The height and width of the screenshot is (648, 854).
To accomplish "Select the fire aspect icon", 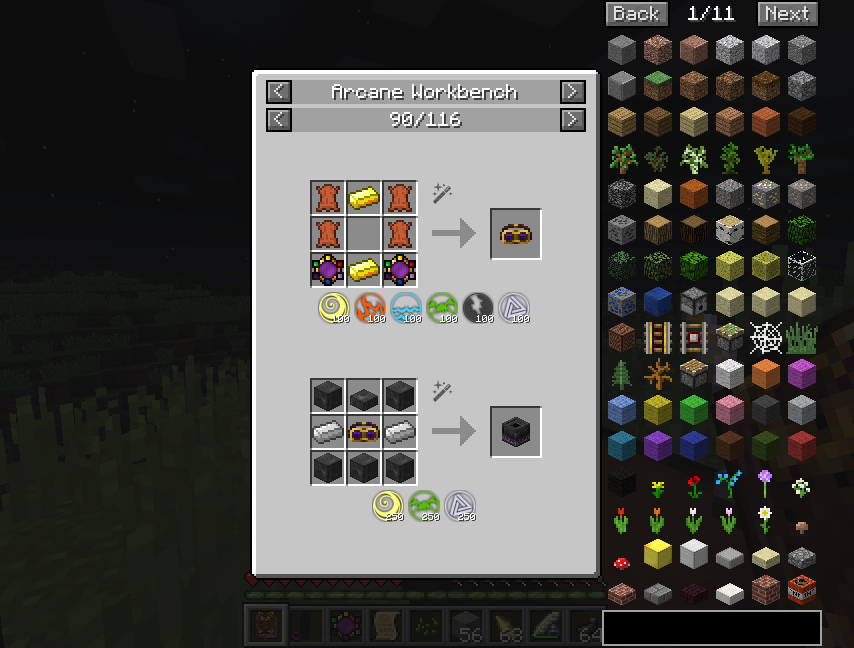I will 371,308.
